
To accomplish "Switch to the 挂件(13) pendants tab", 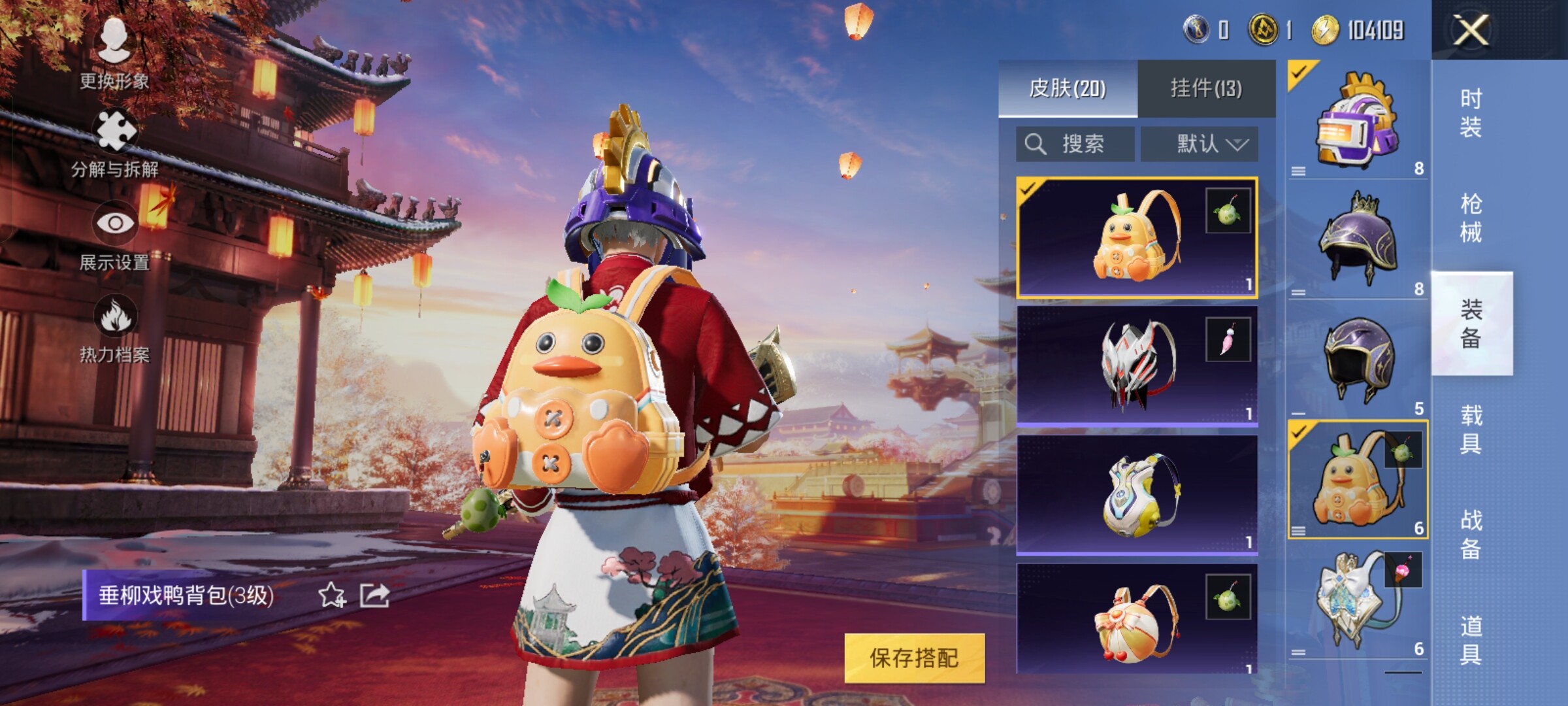I will [1206, 88].
